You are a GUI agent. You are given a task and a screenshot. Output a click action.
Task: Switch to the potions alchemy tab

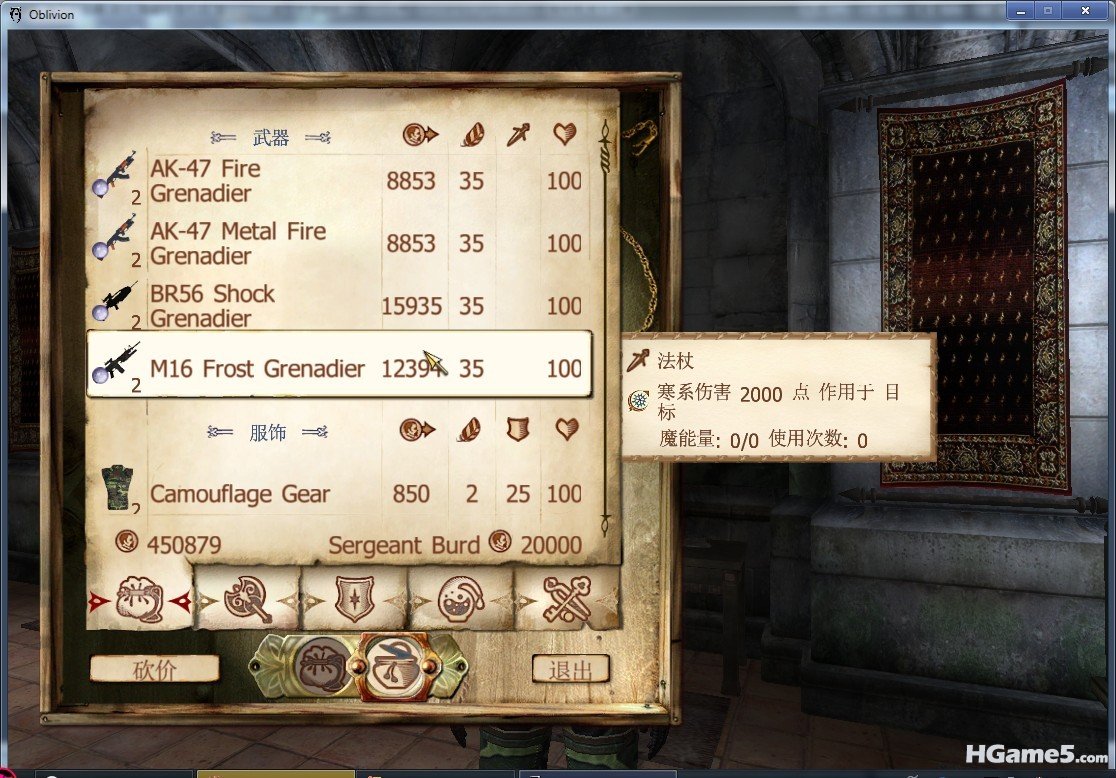pyautogui.click(x=461, y=600)
